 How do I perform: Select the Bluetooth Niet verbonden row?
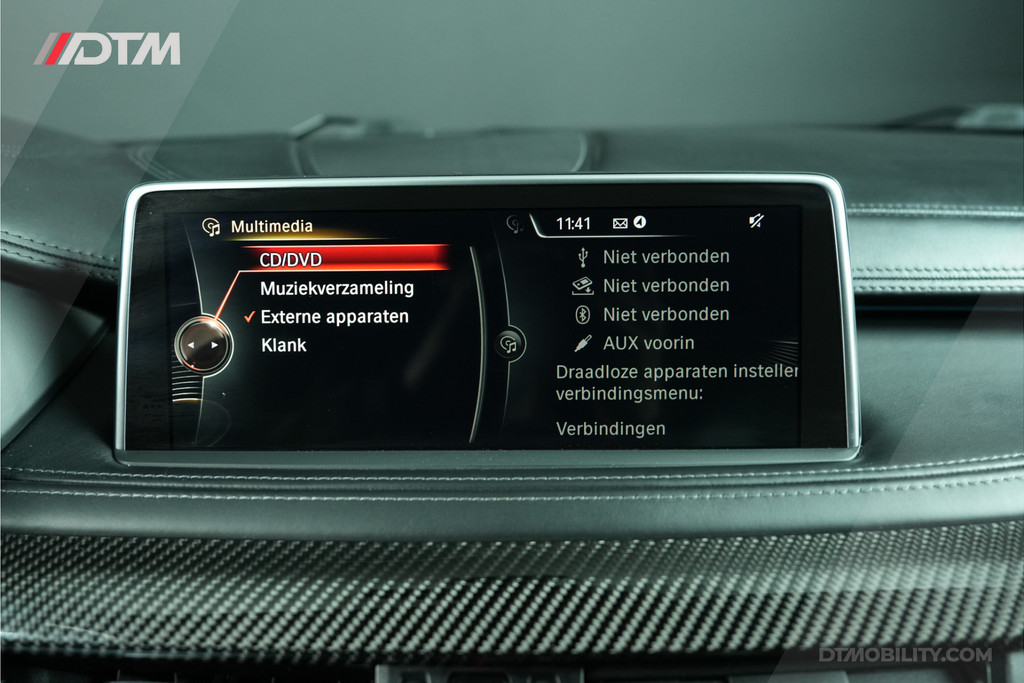(665, 314)
